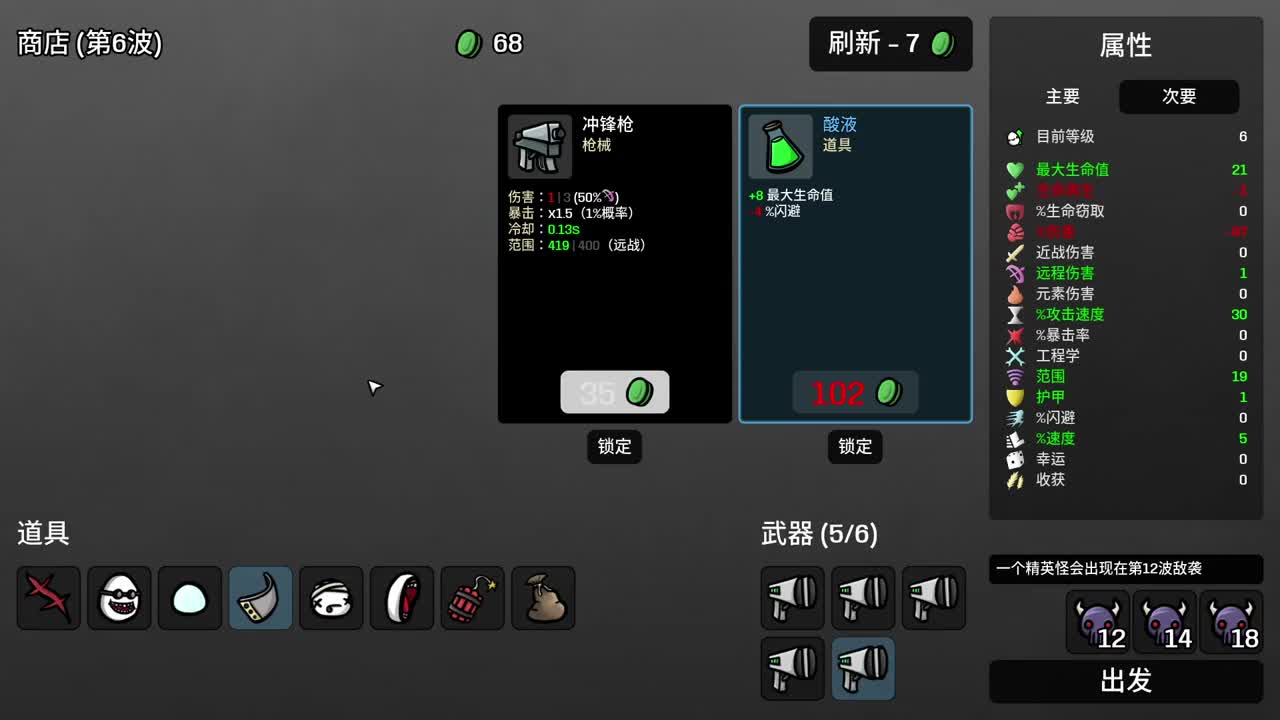The image size is (1280, 720).
Task: Click the 冲锋枪 SMG weapon icon
Action: point(539,147)
